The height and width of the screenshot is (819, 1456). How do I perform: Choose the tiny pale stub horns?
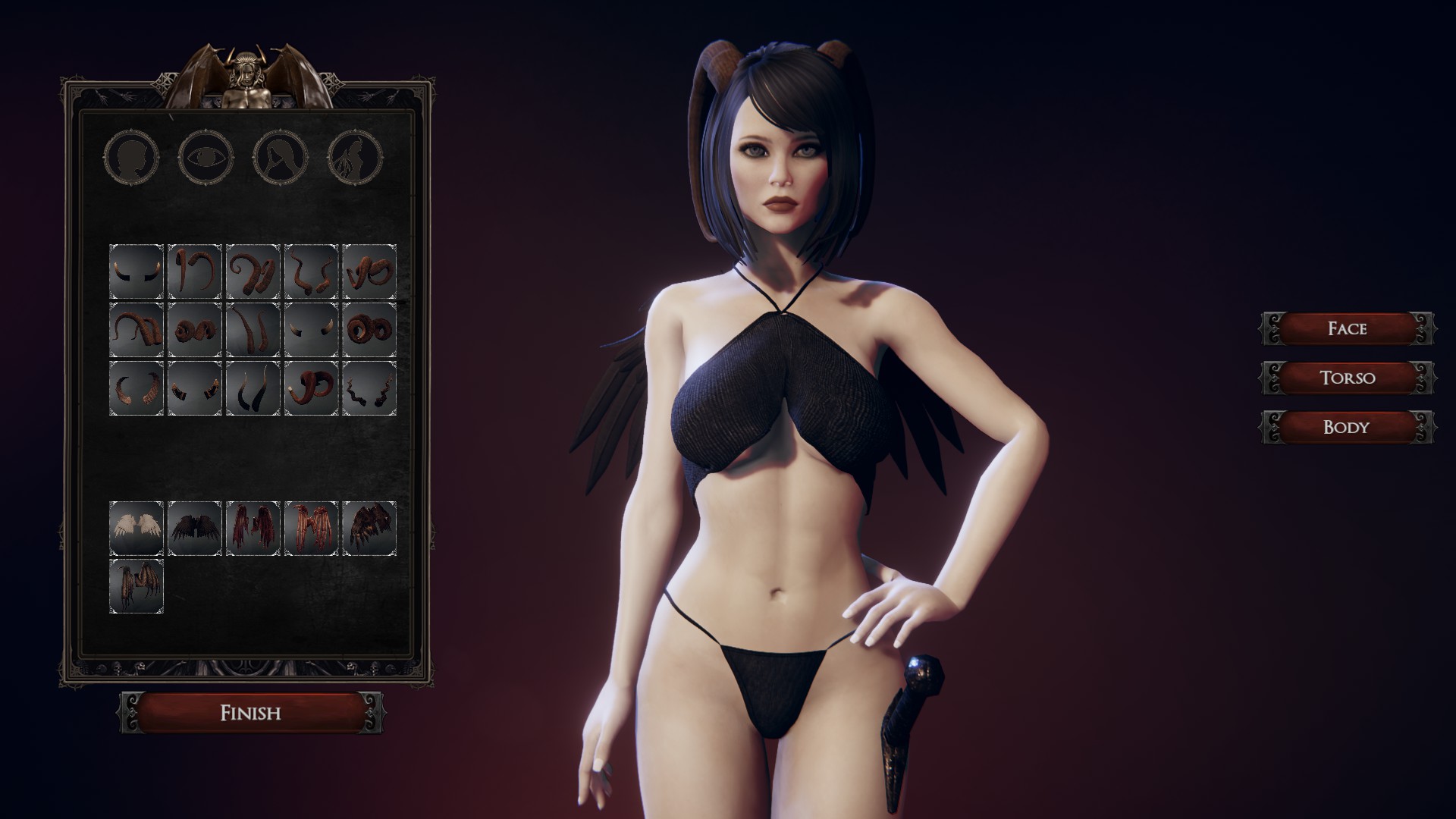[x=311, y=330]
